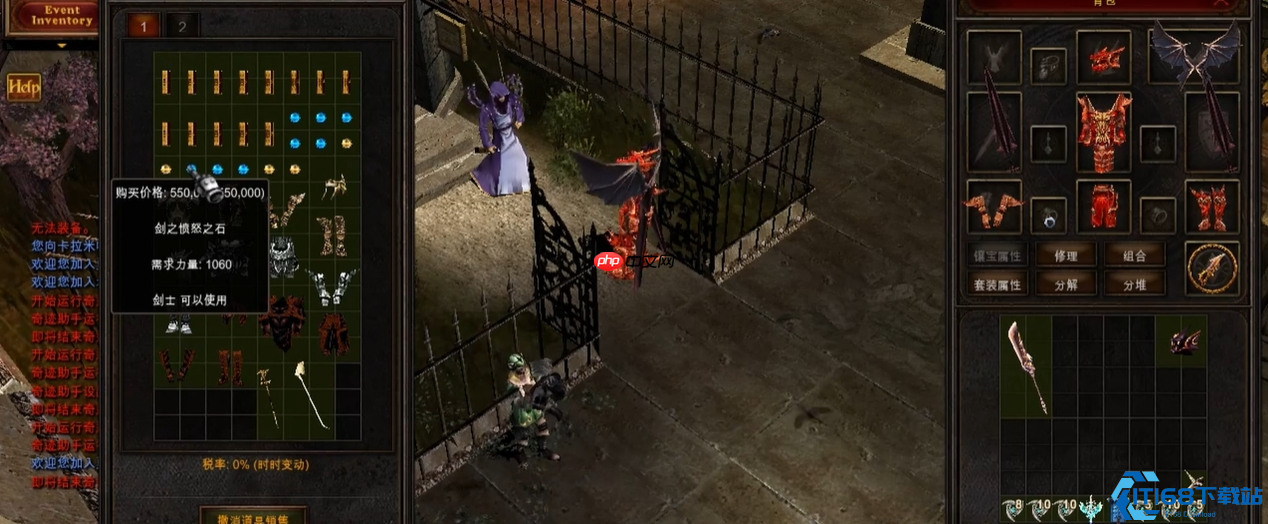
Task: Switch to shop tab 1
Action: [143, 26]
